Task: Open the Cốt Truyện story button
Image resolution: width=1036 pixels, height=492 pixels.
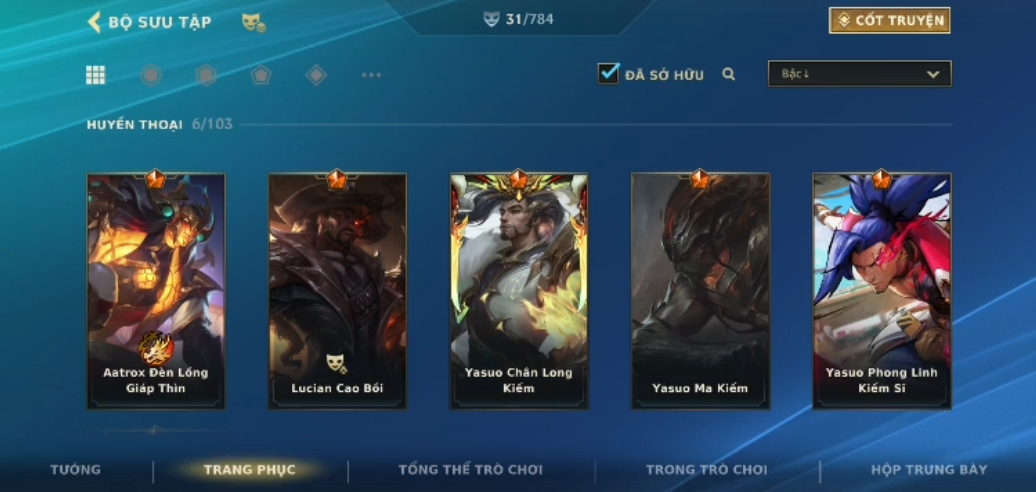Action: point(889,21)
